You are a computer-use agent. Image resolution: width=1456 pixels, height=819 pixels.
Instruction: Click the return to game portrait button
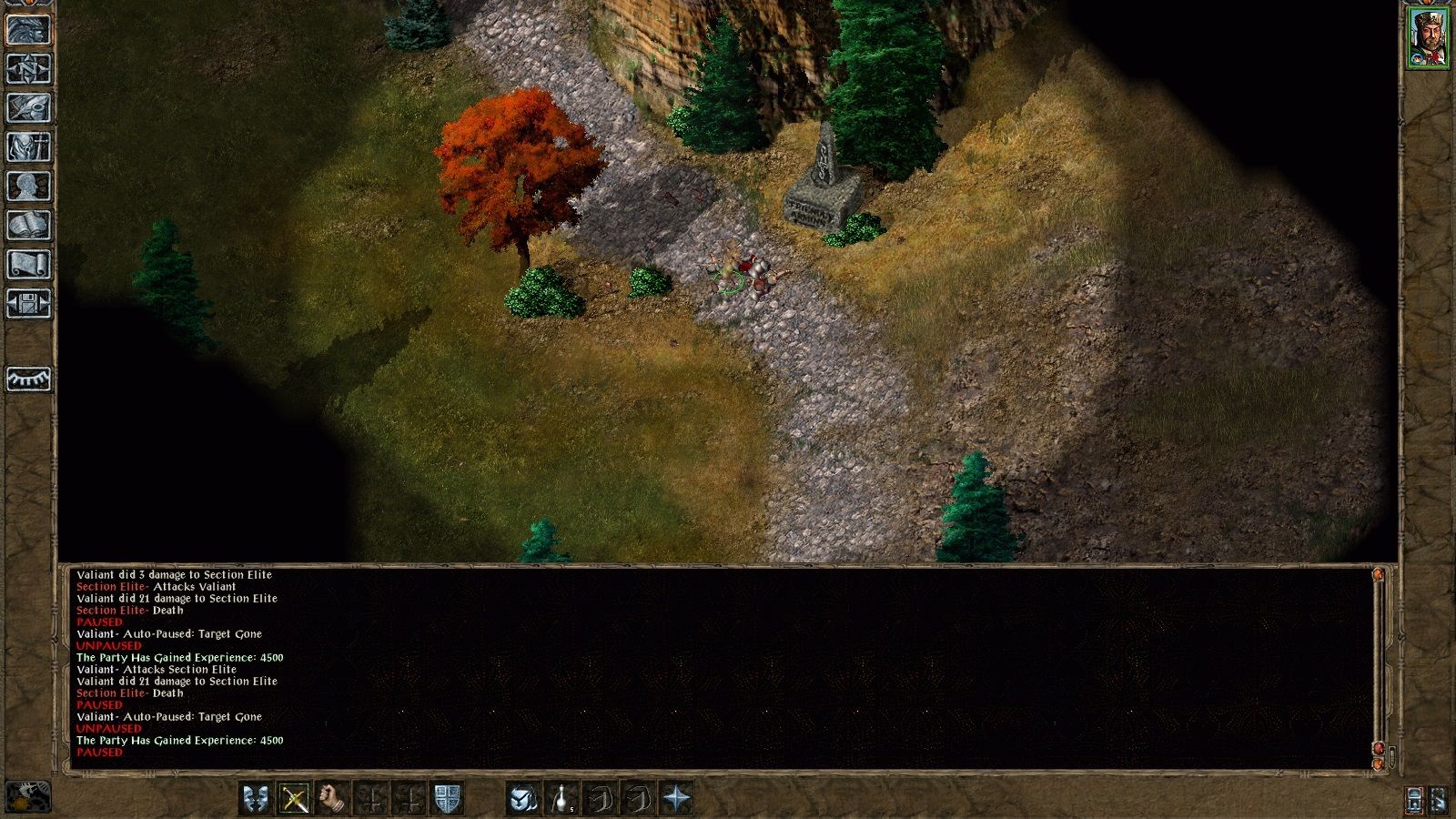click(x=29, y=29)
